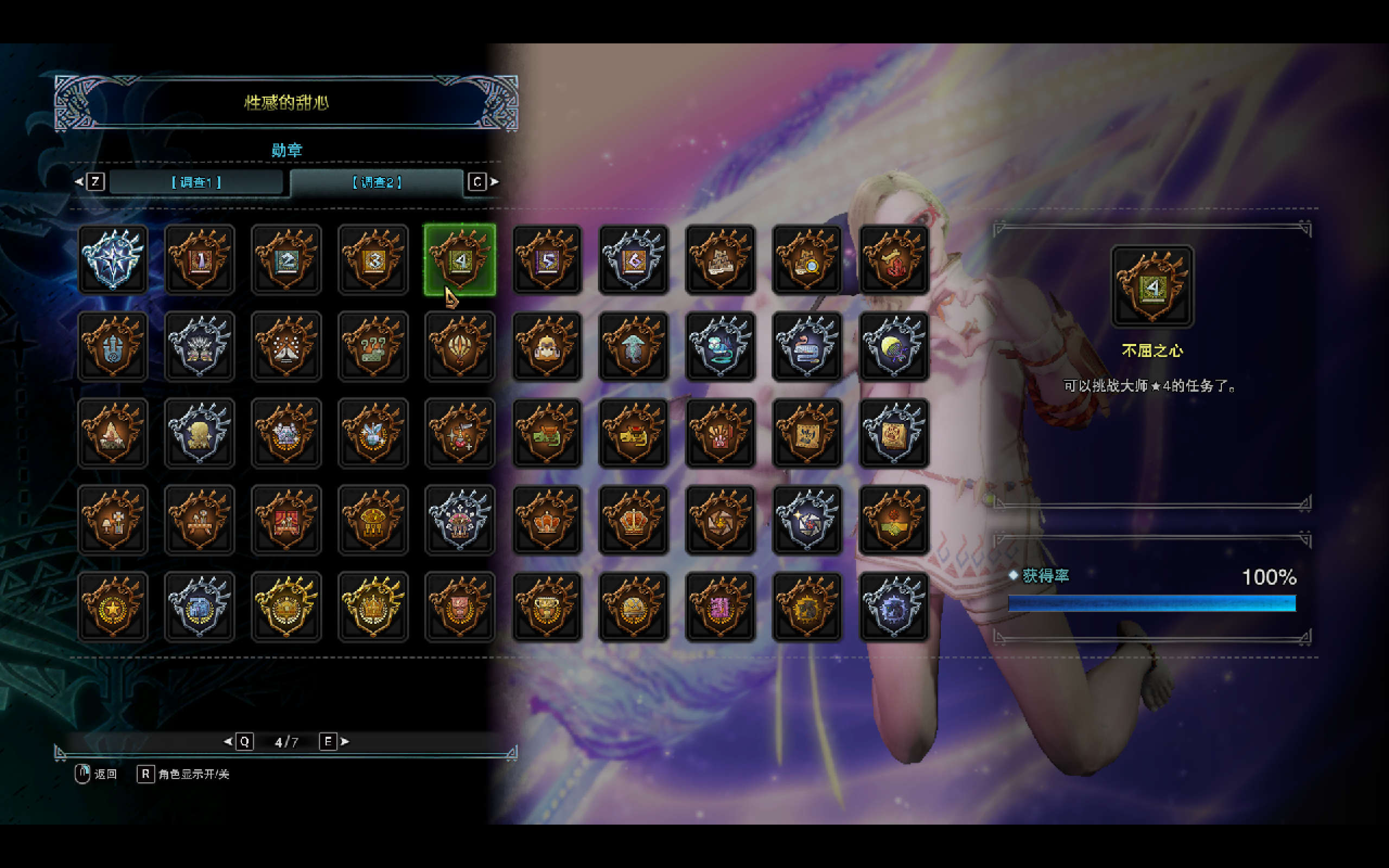Image resolution: width=1389 pixels, height=868 pixels.
Task: Choose the number 1 book medal
Action: [200, 259]
